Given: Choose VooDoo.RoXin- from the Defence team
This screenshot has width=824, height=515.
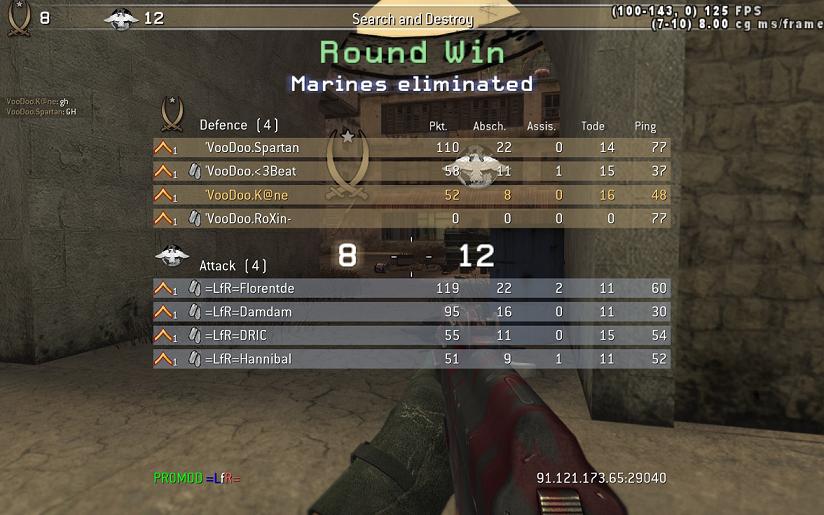Looking at the screenshot, I should [x=250, y=218].
